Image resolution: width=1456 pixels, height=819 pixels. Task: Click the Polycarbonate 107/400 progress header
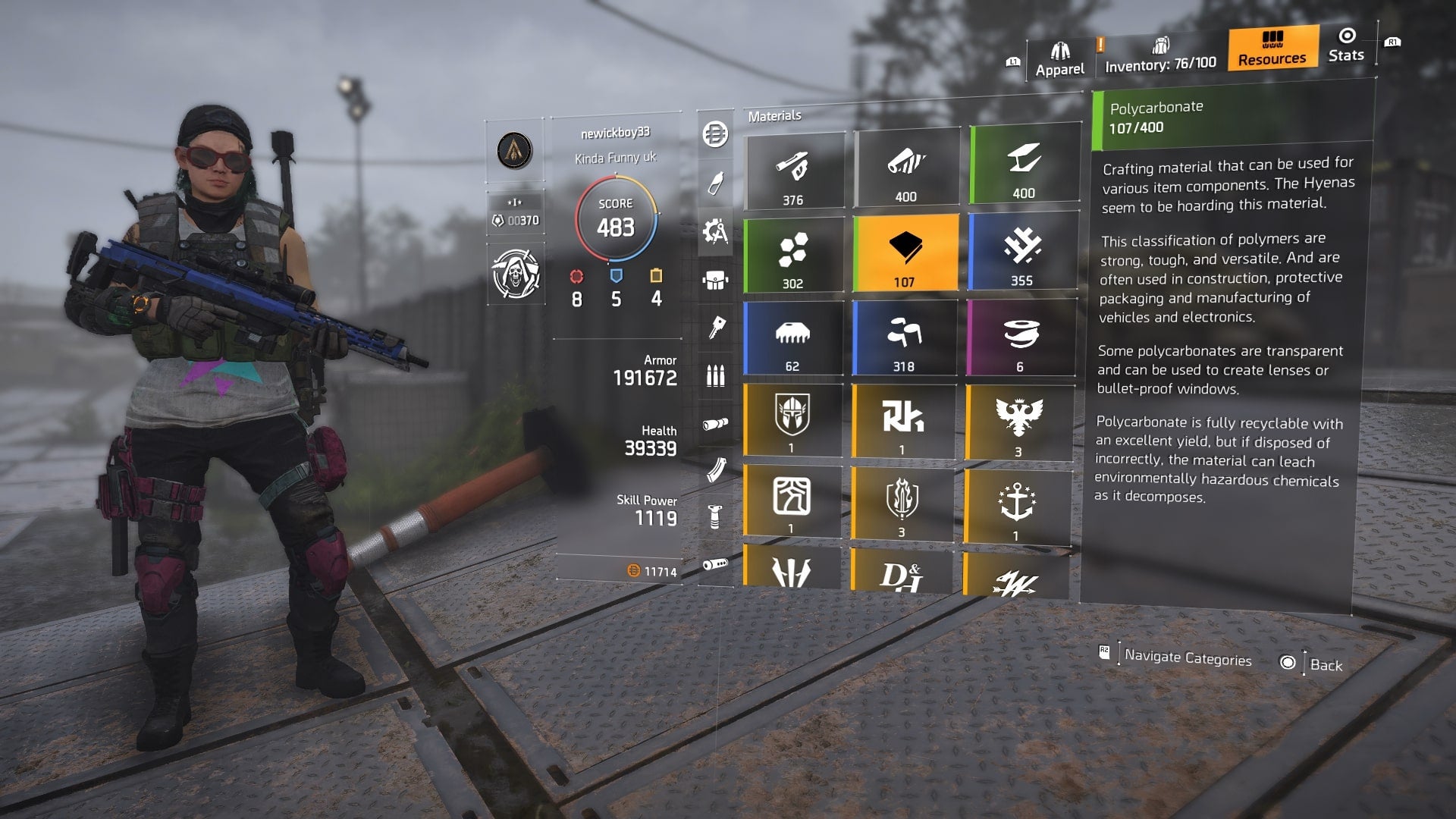[1228, 114]
